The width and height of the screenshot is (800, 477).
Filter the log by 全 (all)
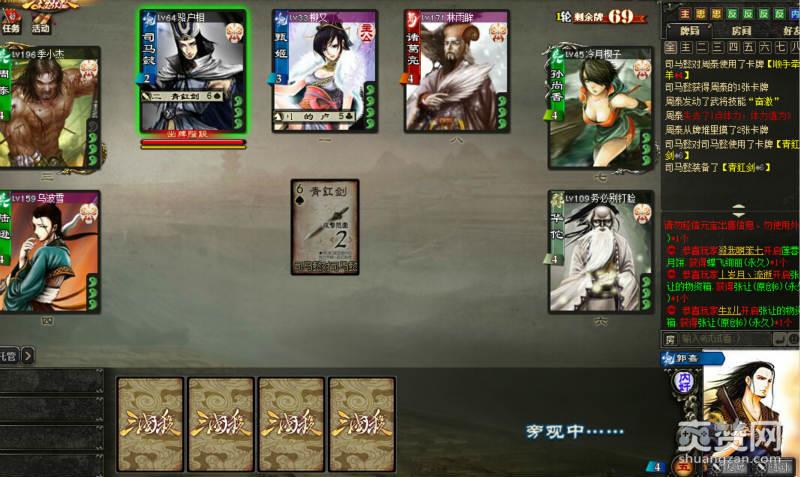(x=672, y=47)
